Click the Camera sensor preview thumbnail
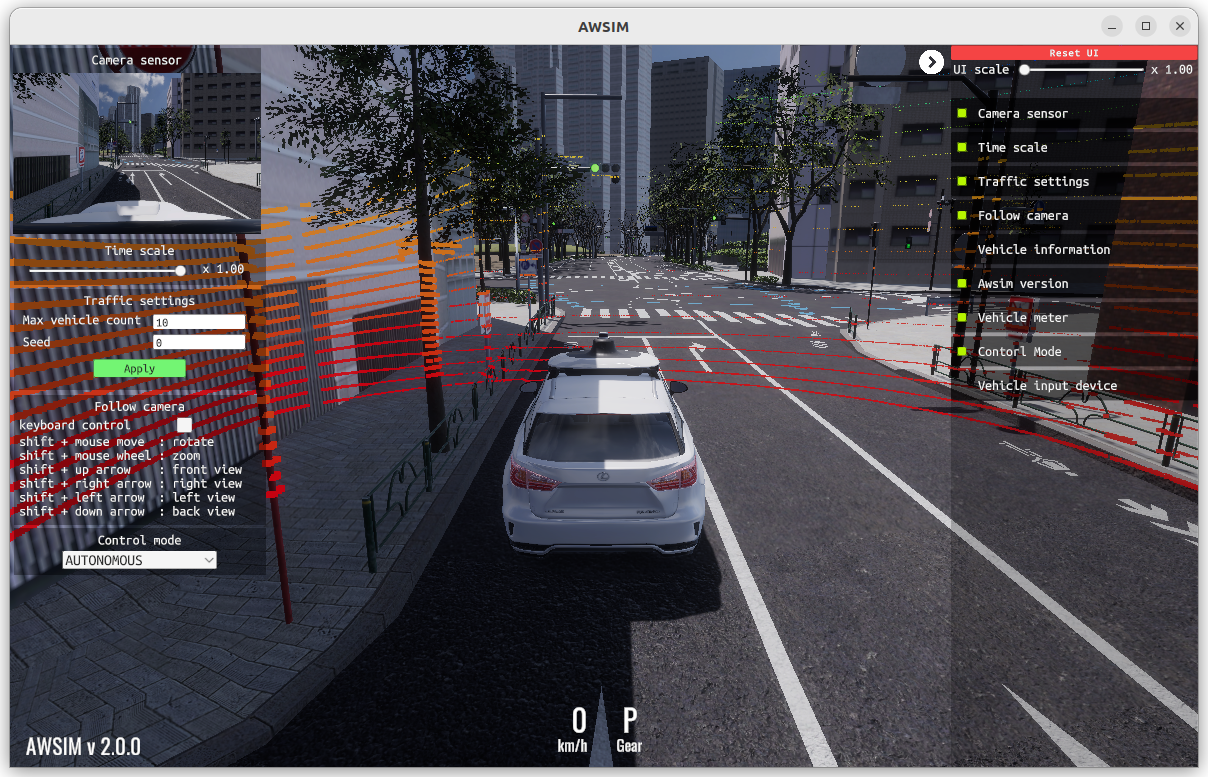The height and width of the screenshot is (777, 1208). [x=136, y=148]
